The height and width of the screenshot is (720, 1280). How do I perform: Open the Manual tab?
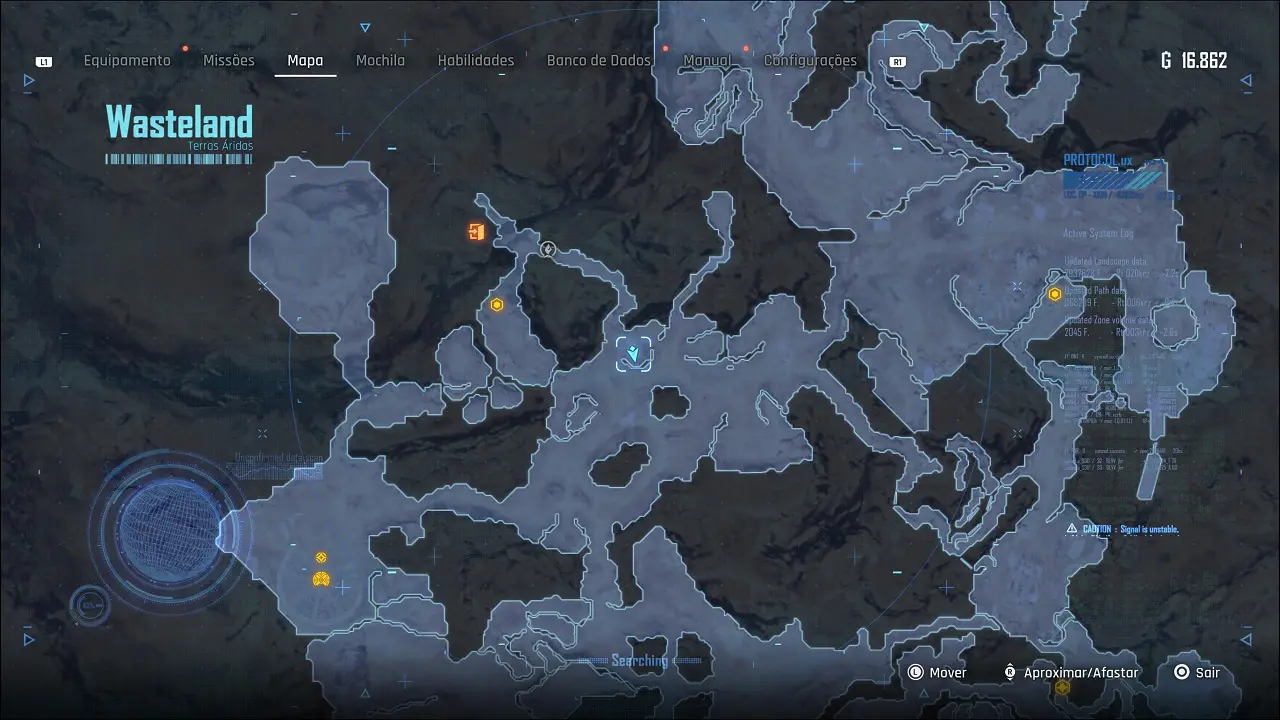coord(707,60)
